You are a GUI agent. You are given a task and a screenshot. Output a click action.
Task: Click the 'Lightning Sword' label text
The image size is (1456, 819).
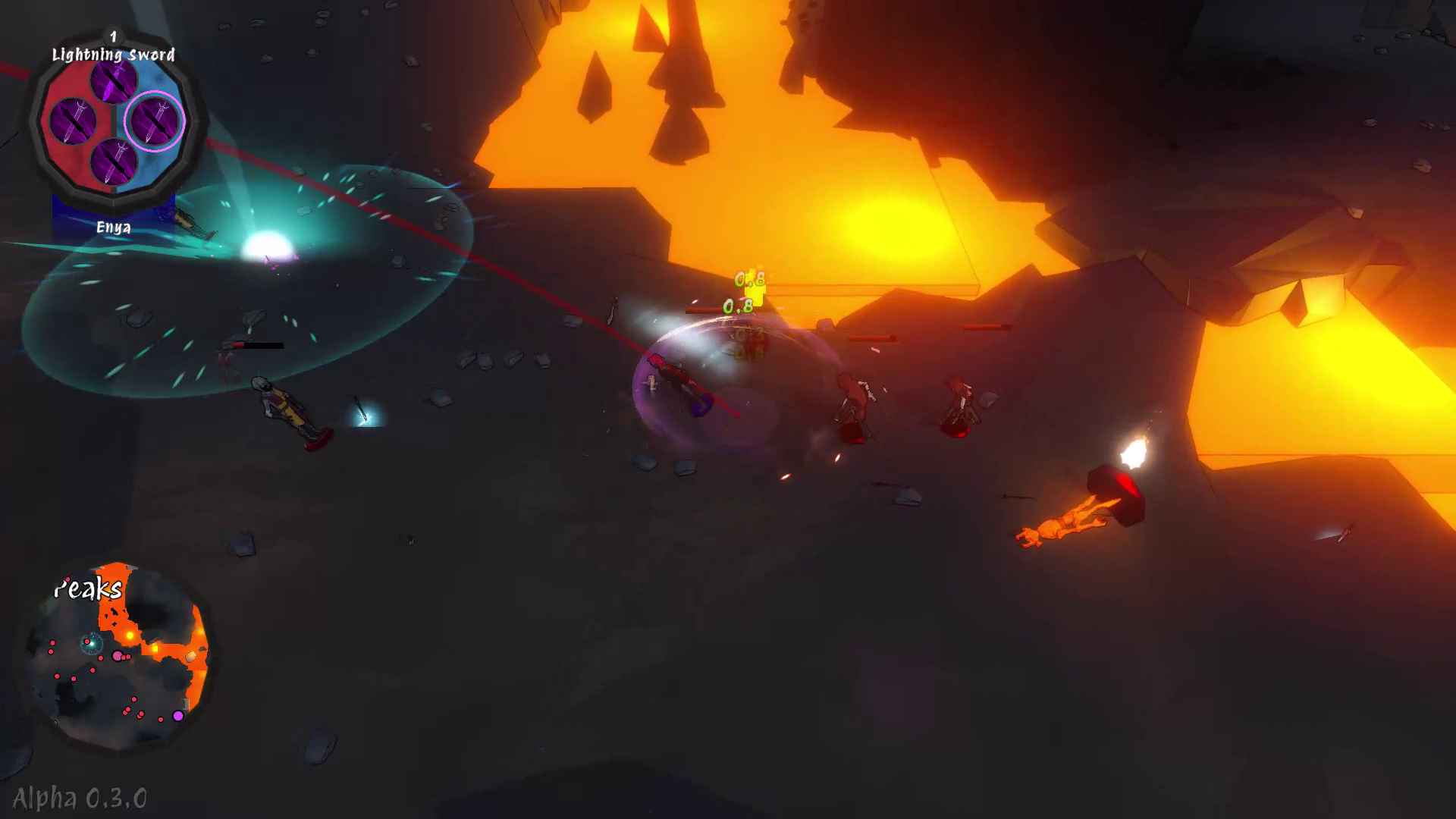pyautogui.click(x=112, y=55)
